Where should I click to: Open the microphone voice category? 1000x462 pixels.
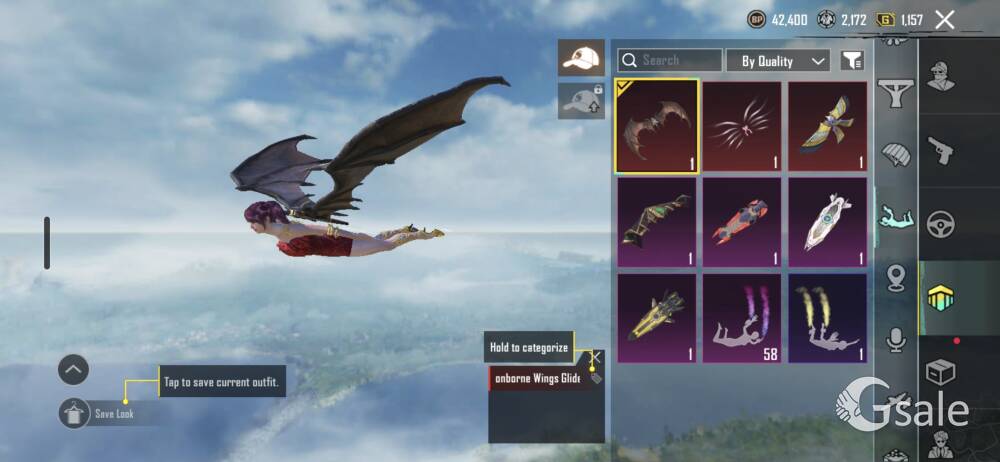click(896, 341)
